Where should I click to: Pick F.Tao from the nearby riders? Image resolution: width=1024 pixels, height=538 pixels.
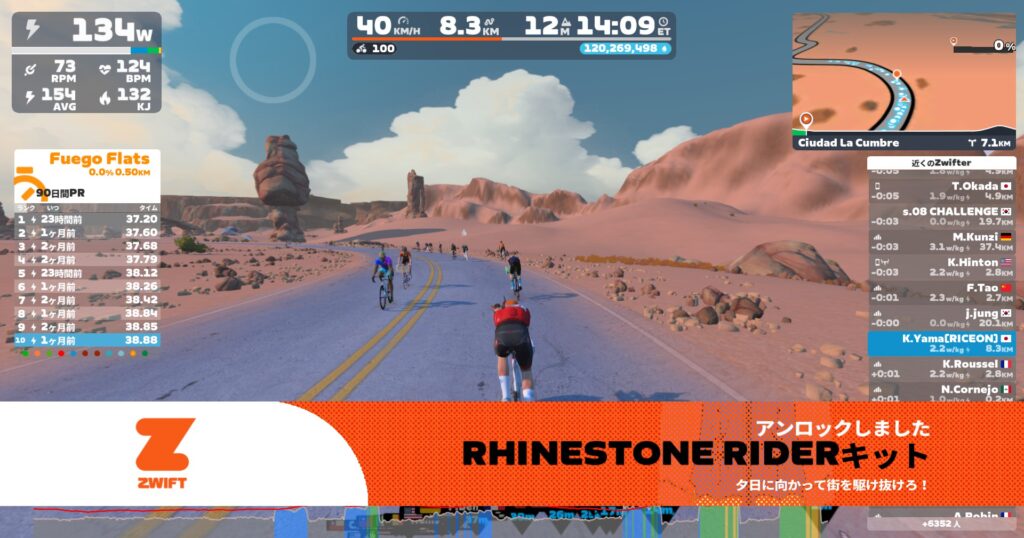pos(941,292)
